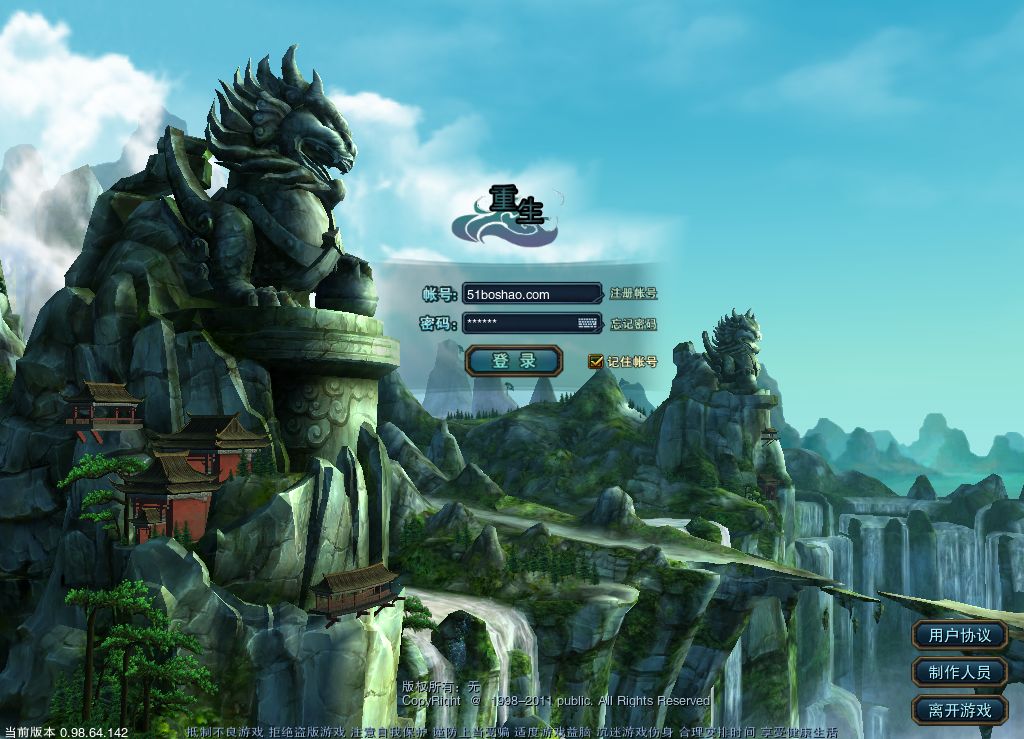Select the 忘记密码 forgot password link
Viewport: 1024px width, 739px height.
(x=634, y=324)
